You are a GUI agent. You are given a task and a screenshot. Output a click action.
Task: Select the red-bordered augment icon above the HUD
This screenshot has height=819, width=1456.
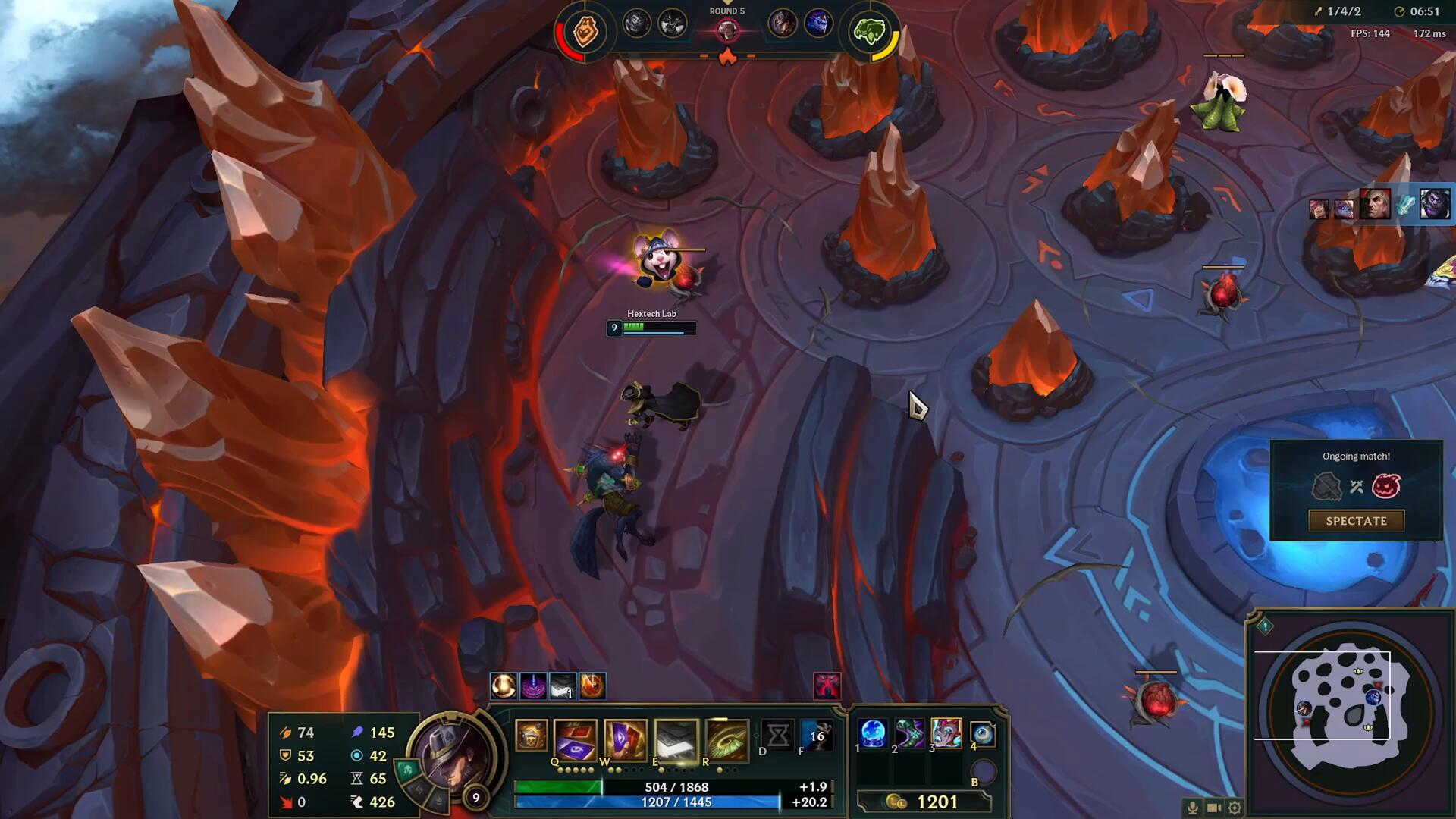827,686
